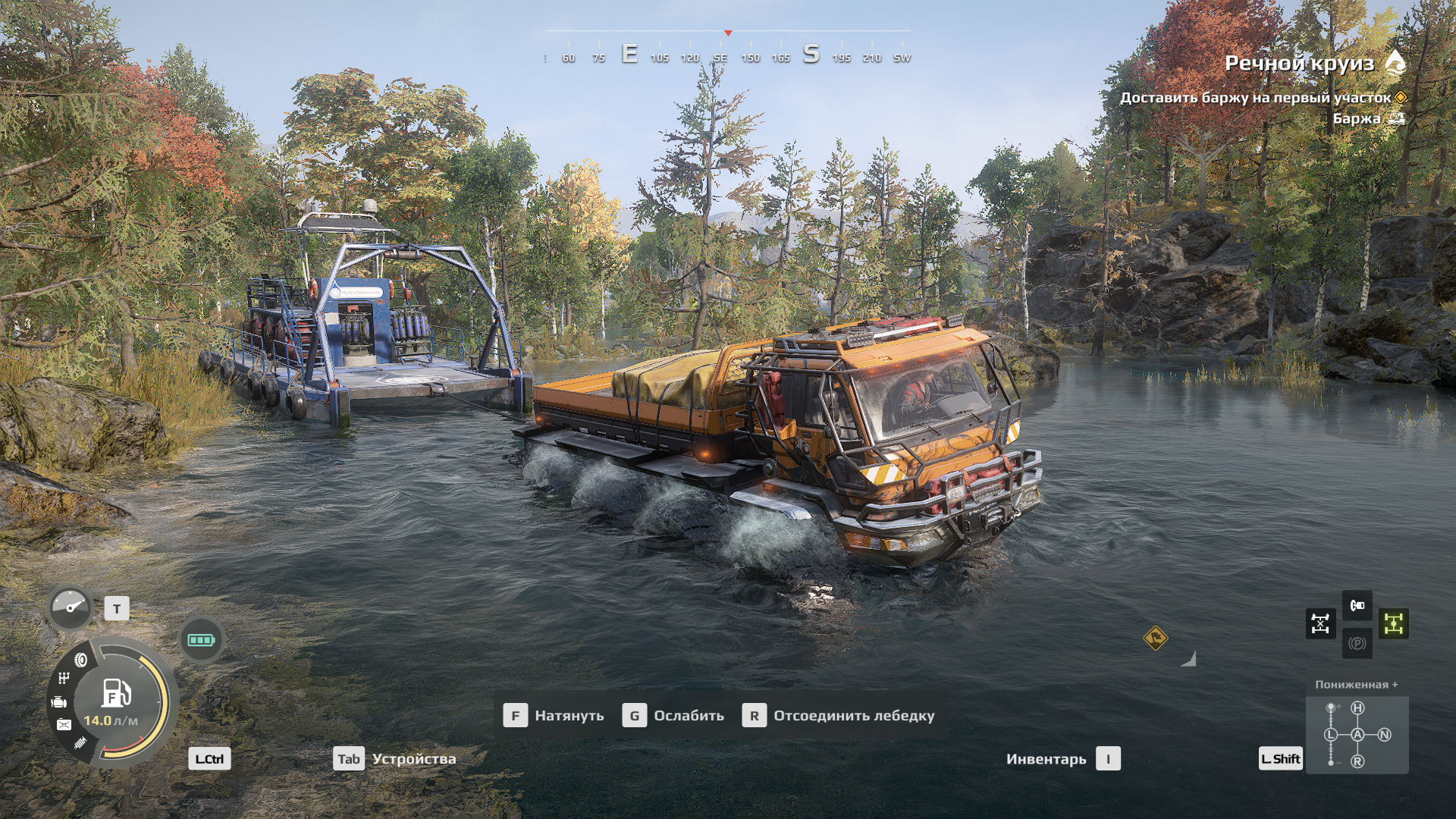Image resolution: width=1456 pixels, height=819 pixels.
Task: Click the battery charge icon
Action: click(x=201, y=640)
